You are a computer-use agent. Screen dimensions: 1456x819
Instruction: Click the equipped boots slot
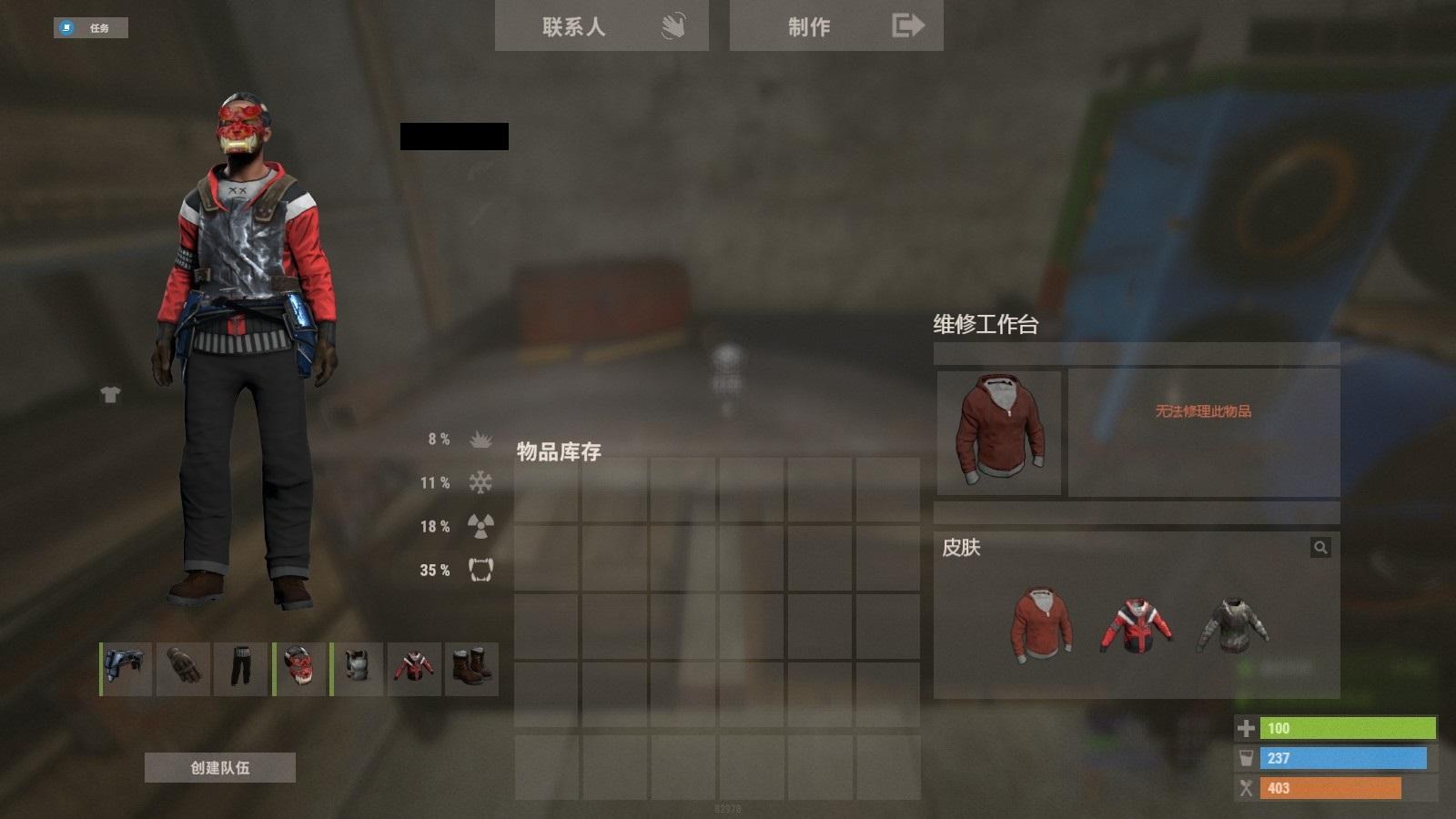[472, 669]
